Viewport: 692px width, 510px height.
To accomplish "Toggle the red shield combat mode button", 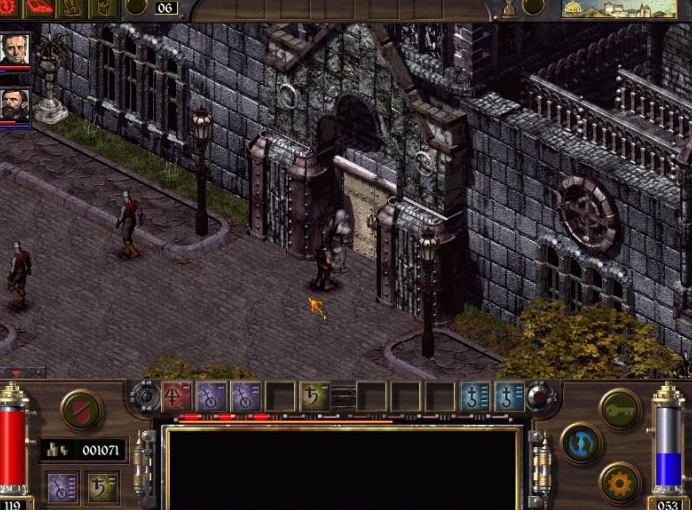I will (x=81, y=410).
